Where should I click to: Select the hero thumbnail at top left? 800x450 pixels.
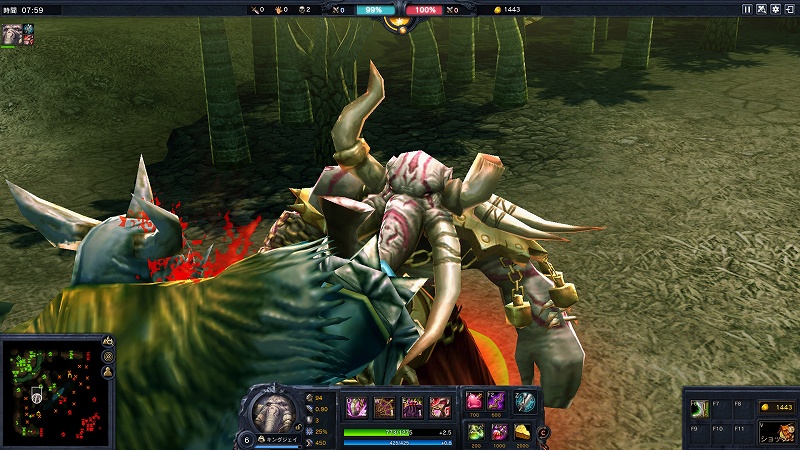pos(11,33)
